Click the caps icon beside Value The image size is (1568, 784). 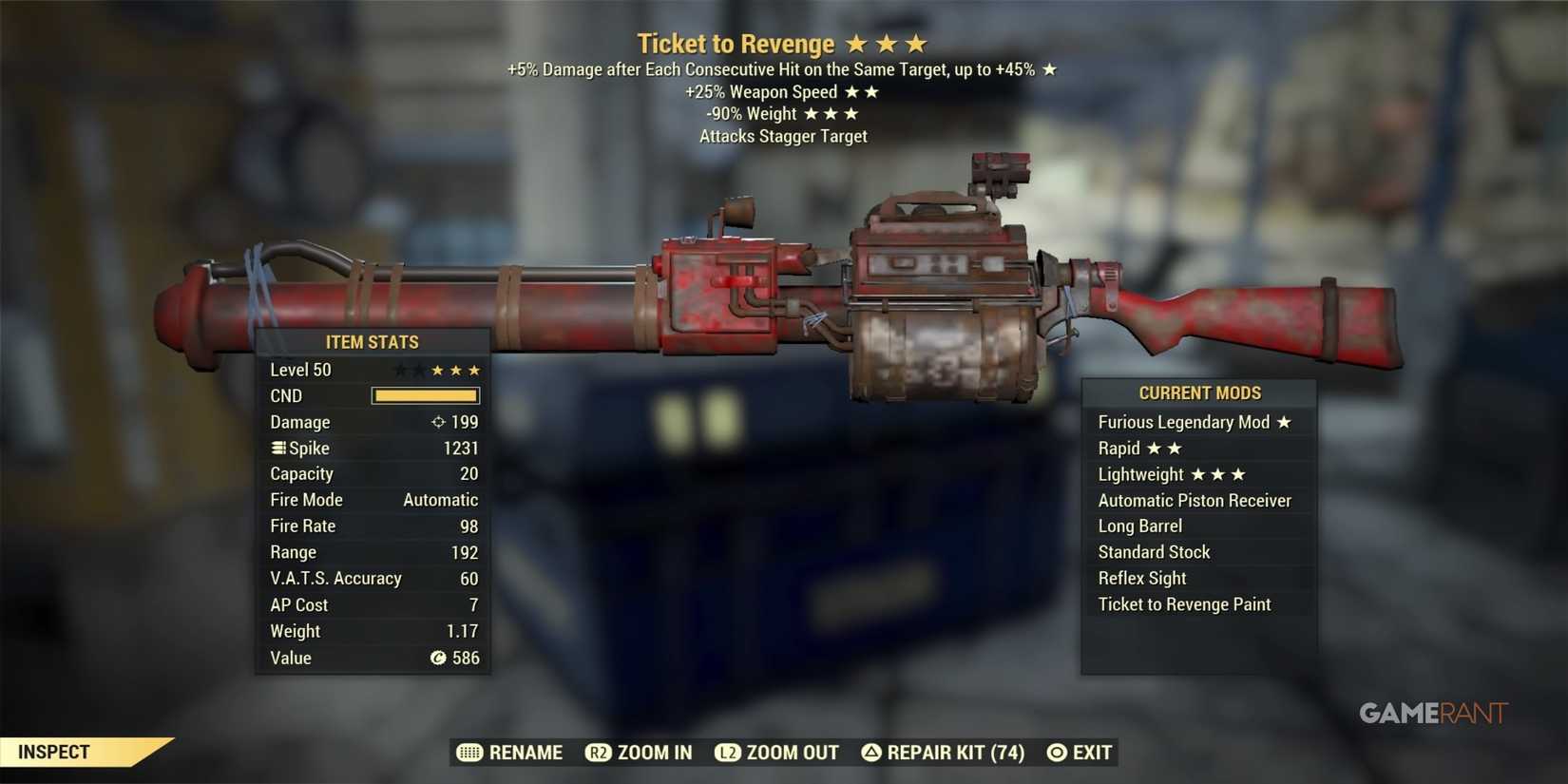(x=436, y=658)
